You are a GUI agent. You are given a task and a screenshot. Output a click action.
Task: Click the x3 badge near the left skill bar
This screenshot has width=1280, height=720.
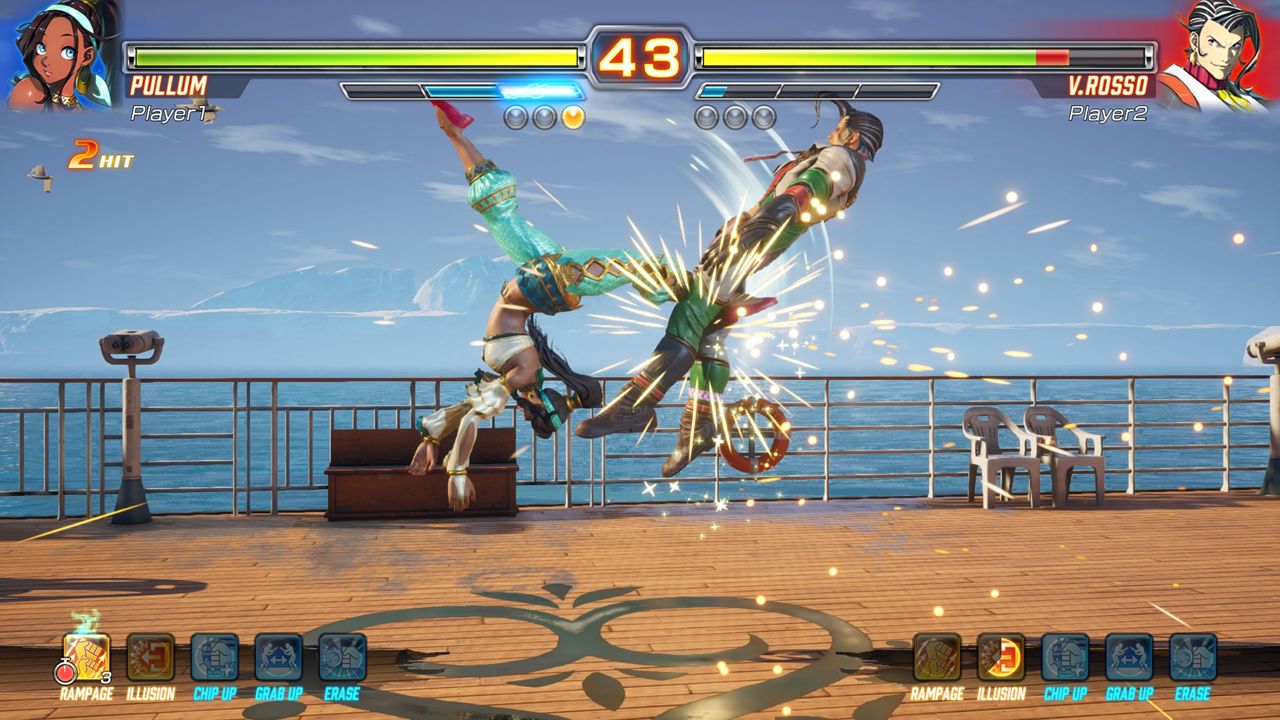coord(105,675)
